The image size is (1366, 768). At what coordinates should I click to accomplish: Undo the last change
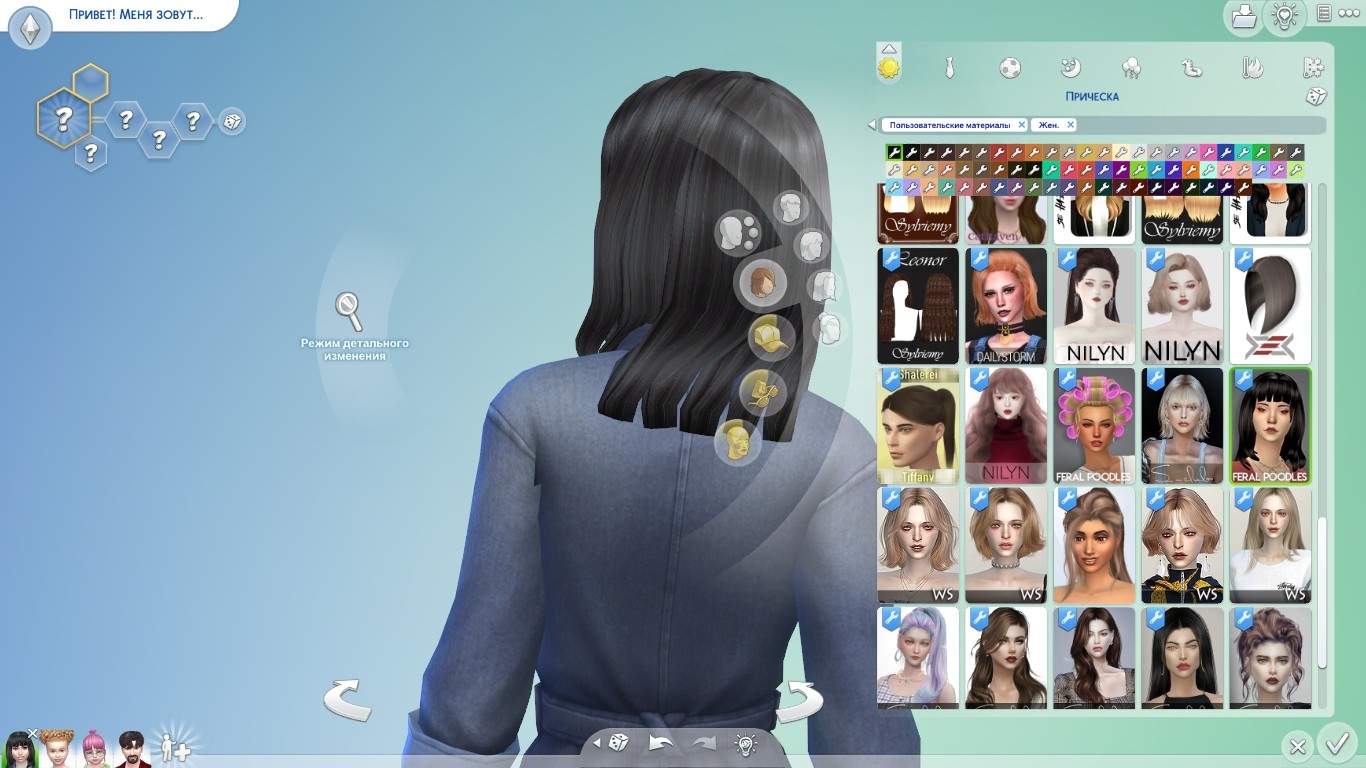661,743
